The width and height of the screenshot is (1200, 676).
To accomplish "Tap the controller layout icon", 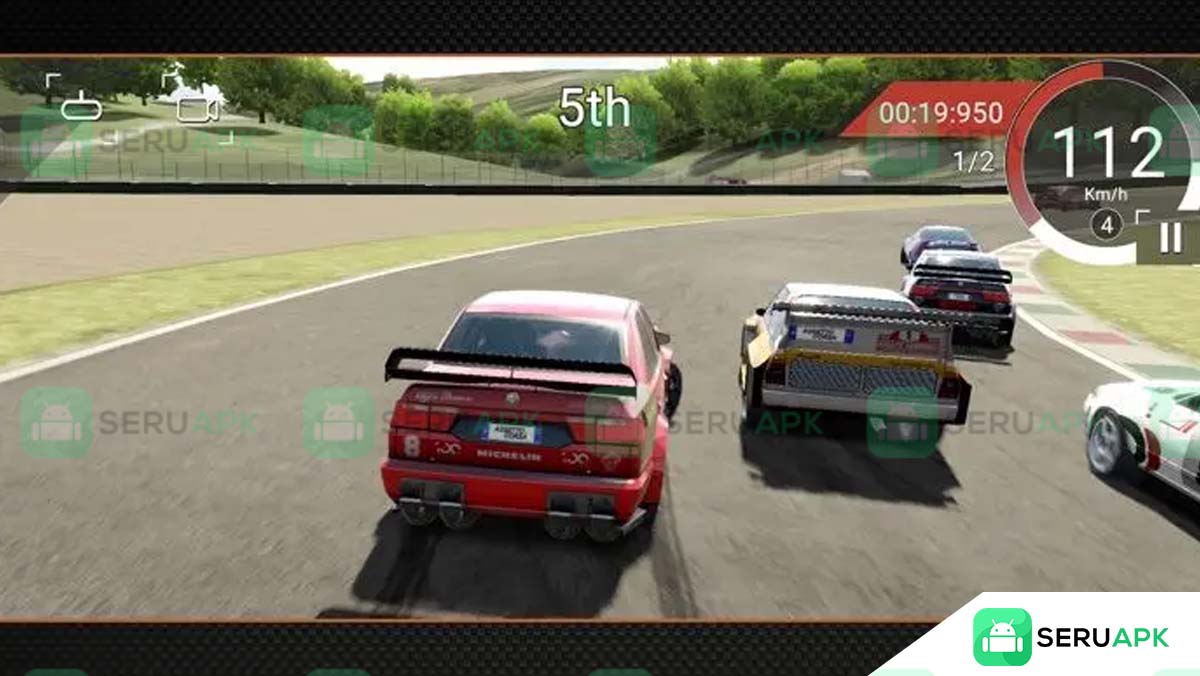I will click(x=80, y=106).
